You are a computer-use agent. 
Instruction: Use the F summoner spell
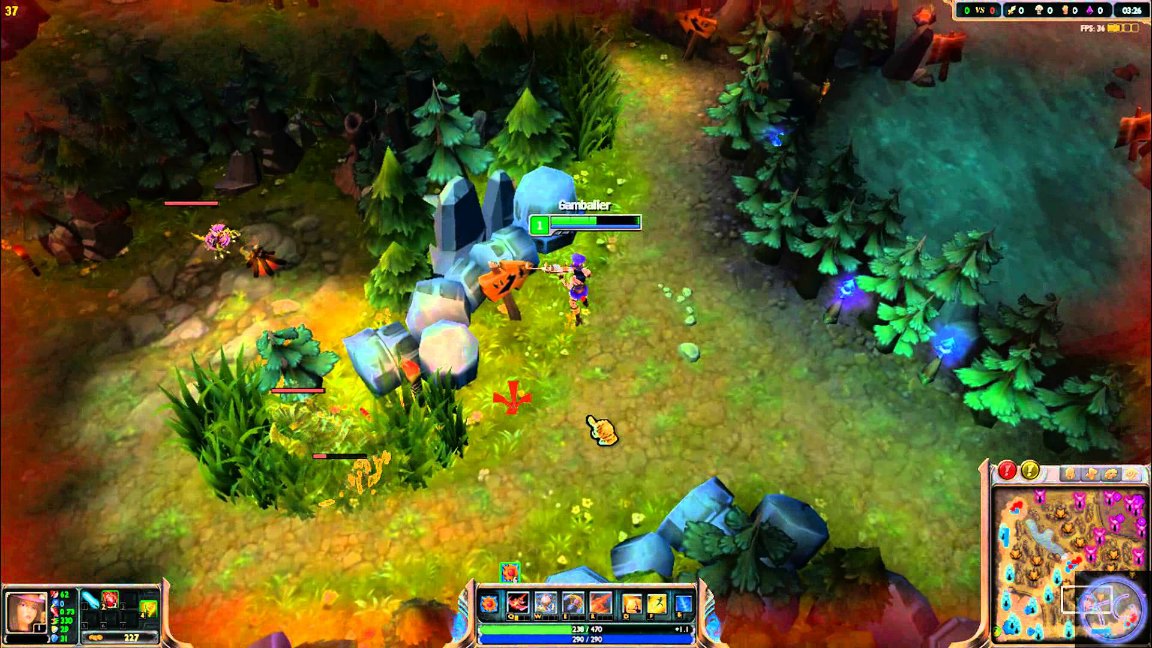(x=657, y=603)
